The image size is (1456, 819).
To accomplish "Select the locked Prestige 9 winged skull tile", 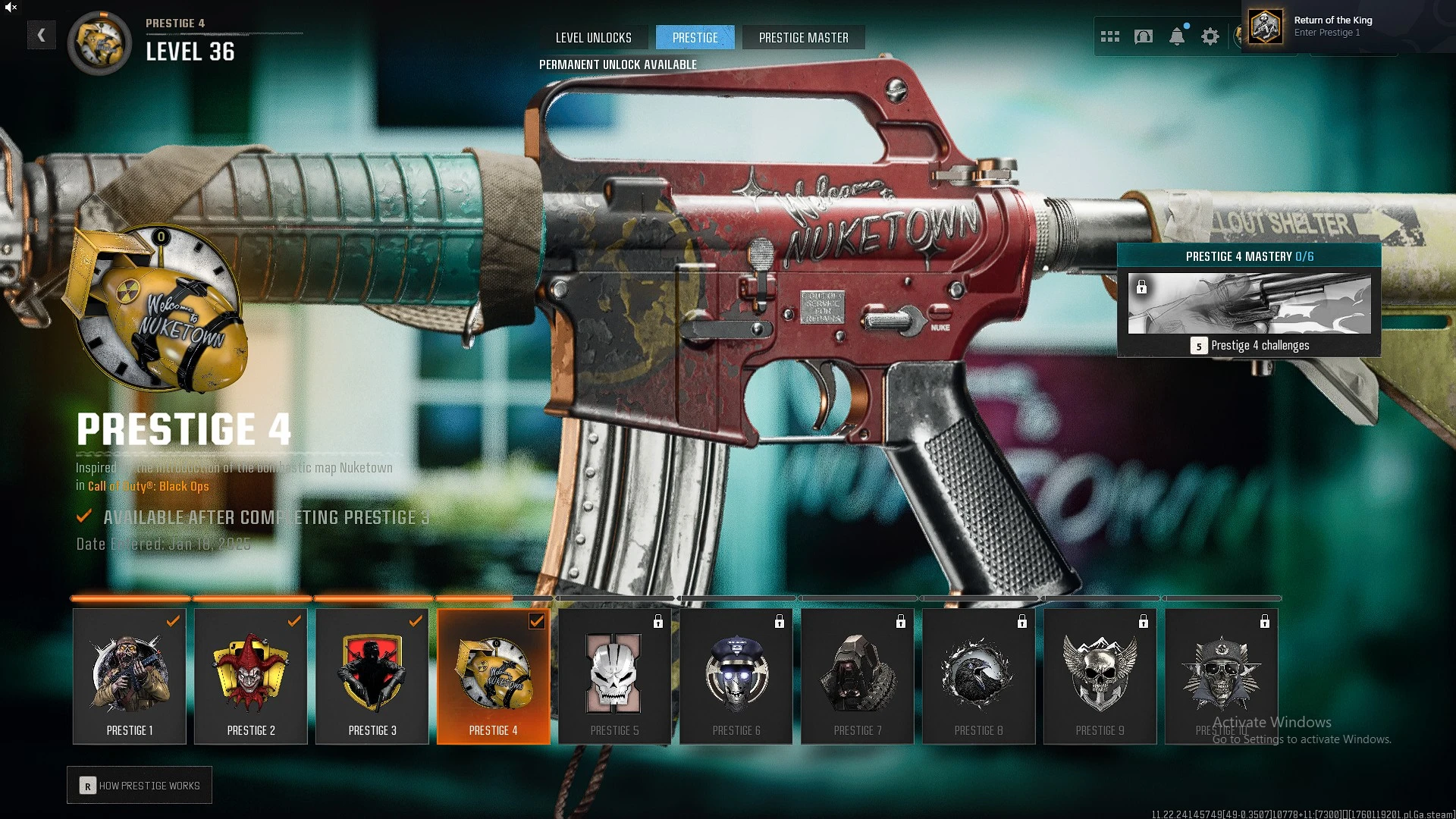I will (1100, 676).
